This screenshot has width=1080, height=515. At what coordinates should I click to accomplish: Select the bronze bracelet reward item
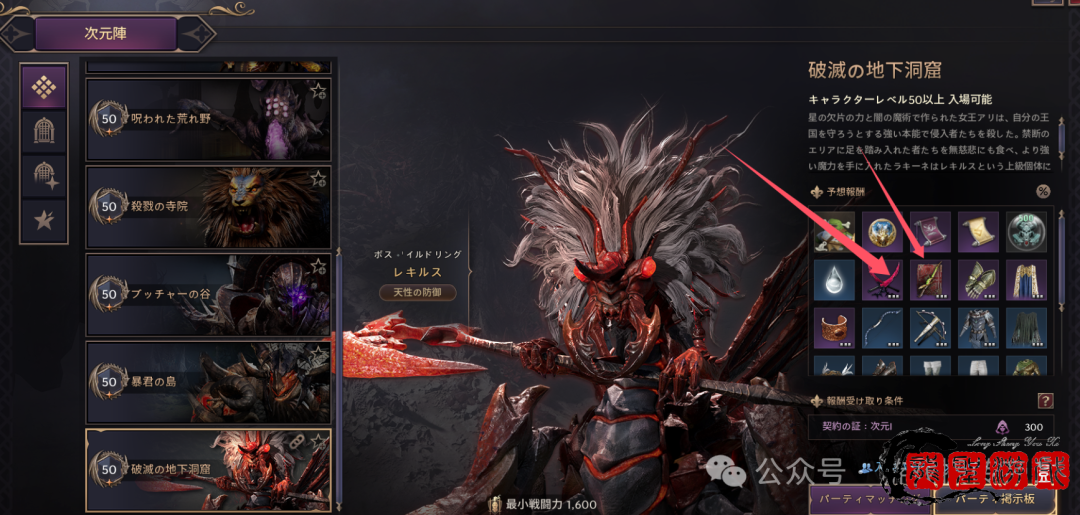833,327
